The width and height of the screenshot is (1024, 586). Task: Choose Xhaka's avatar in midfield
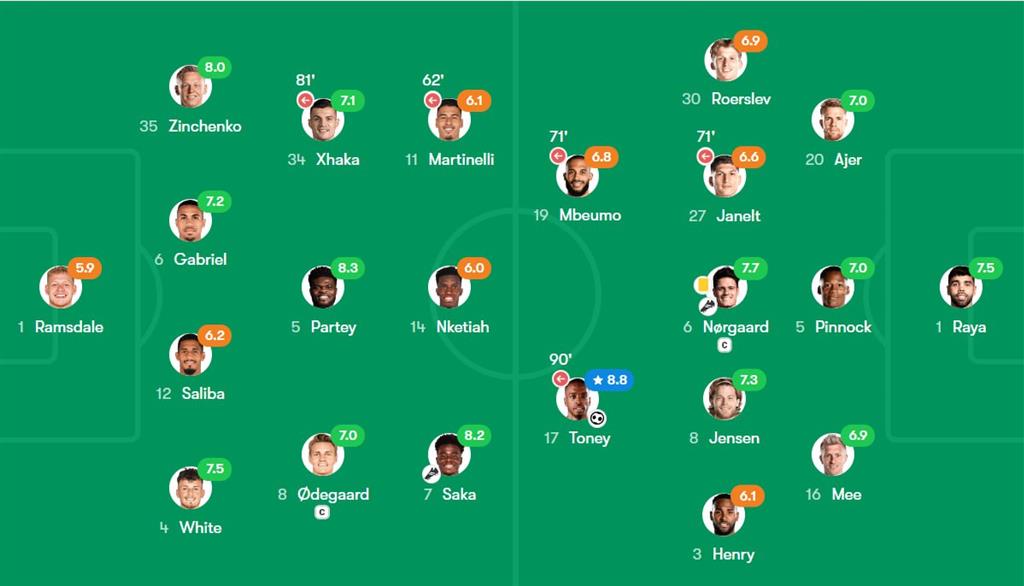point(323,120)
